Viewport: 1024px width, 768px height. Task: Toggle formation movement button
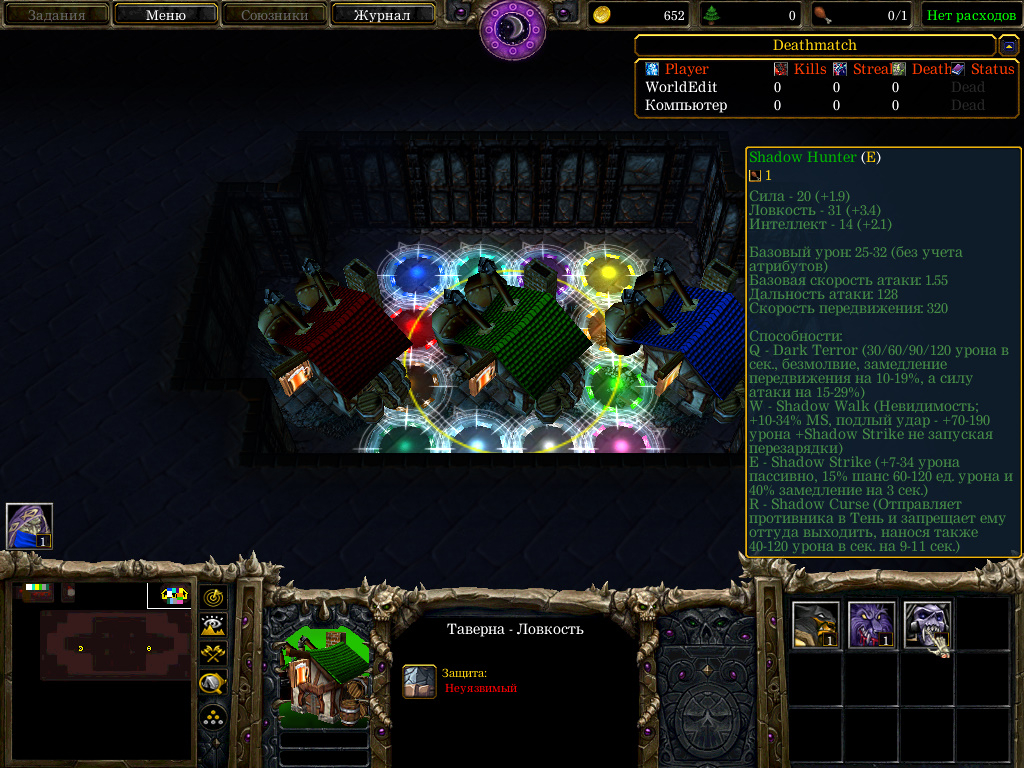(x=213, y=717)
